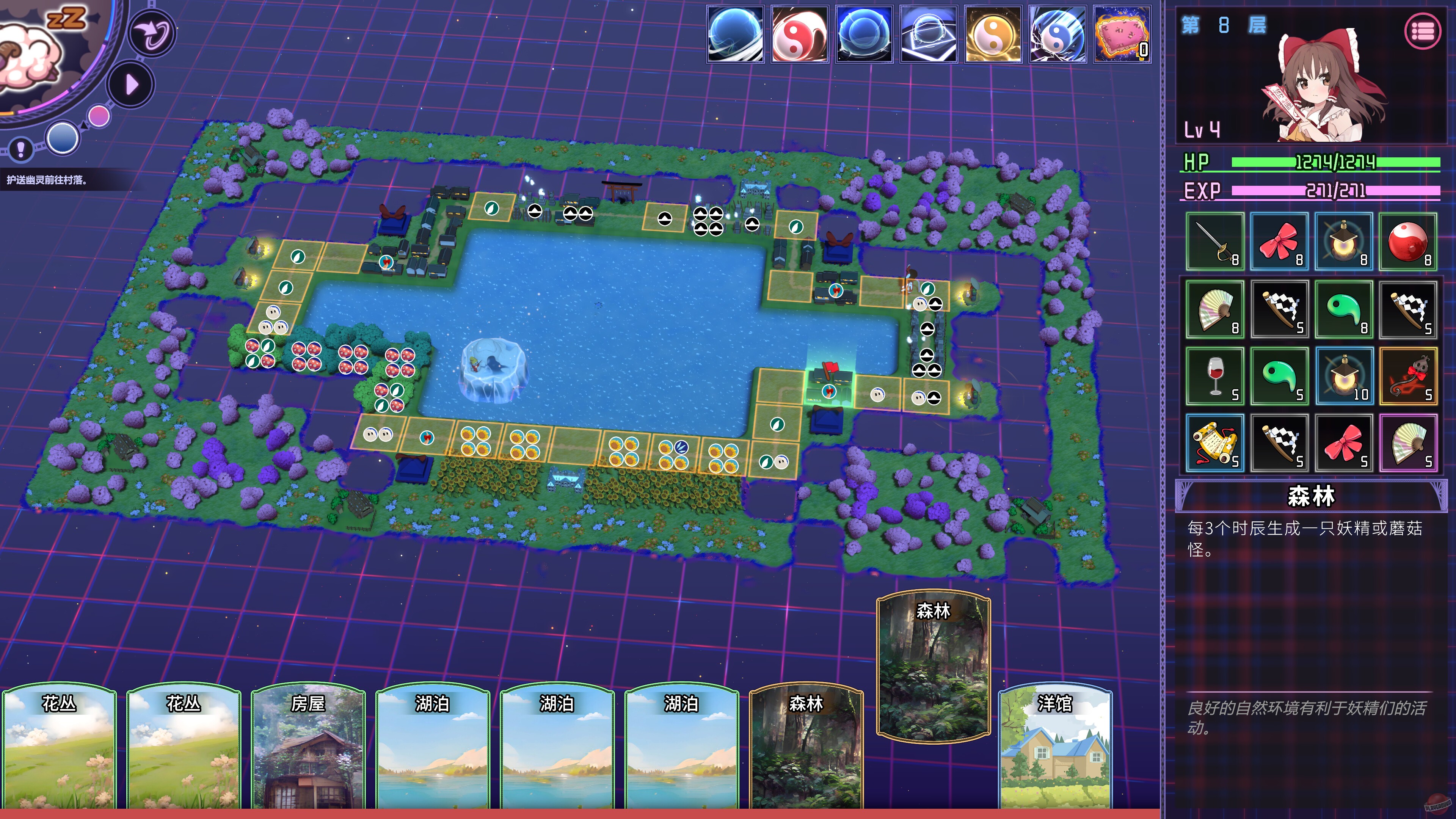Click the exclamation alert circle
1456x819 pixels.
(x=20, y=150)
